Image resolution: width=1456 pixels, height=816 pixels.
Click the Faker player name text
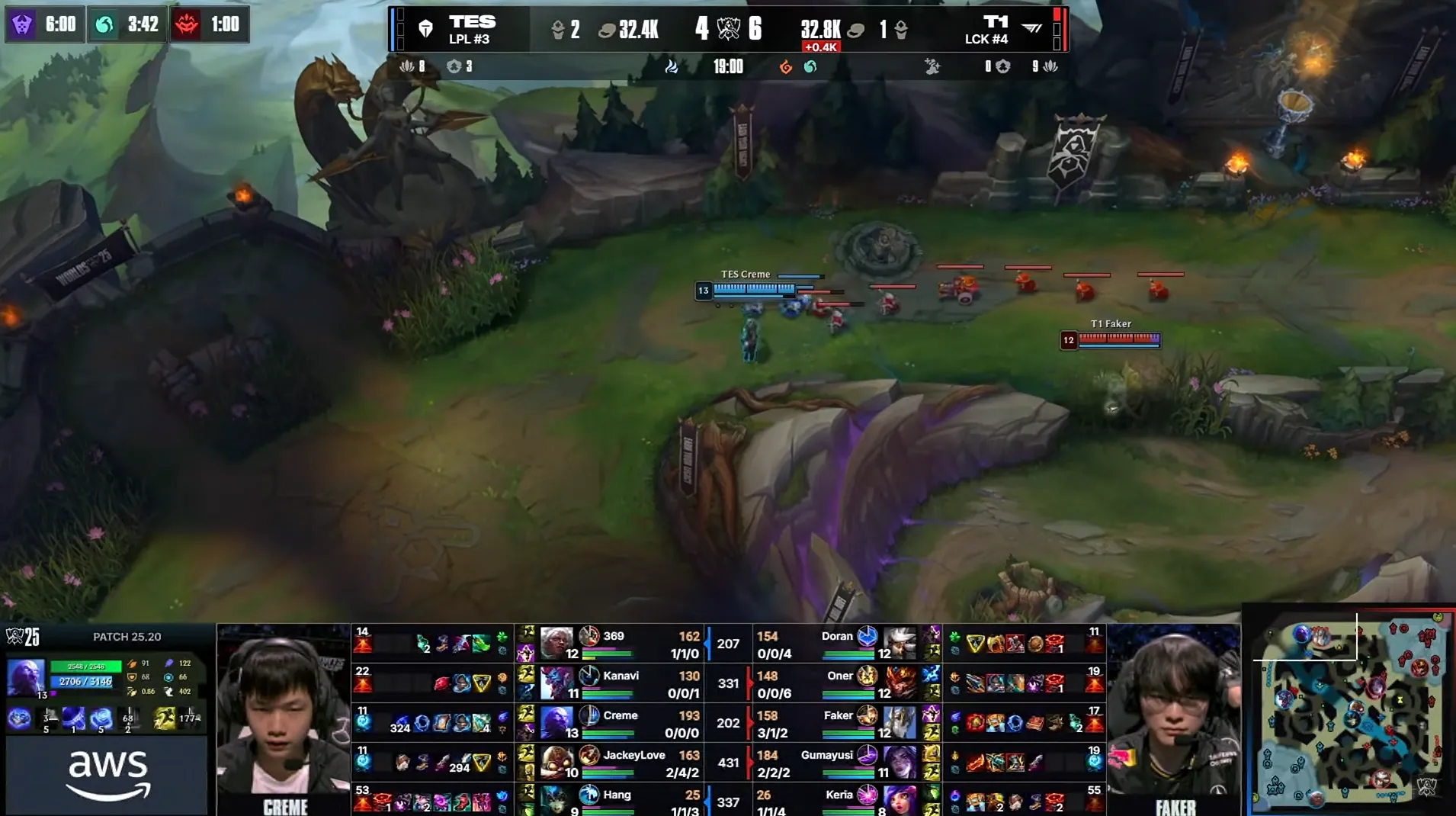[x=839, y=715]
